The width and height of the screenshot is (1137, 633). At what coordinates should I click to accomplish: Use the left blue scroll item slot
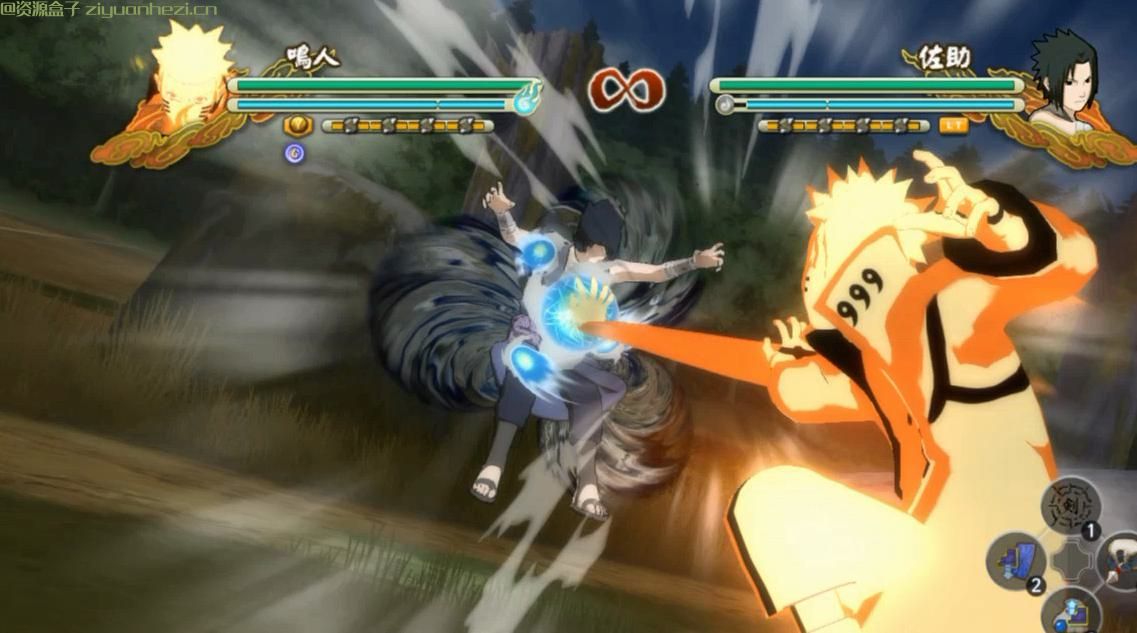(x=1016, y=561)
